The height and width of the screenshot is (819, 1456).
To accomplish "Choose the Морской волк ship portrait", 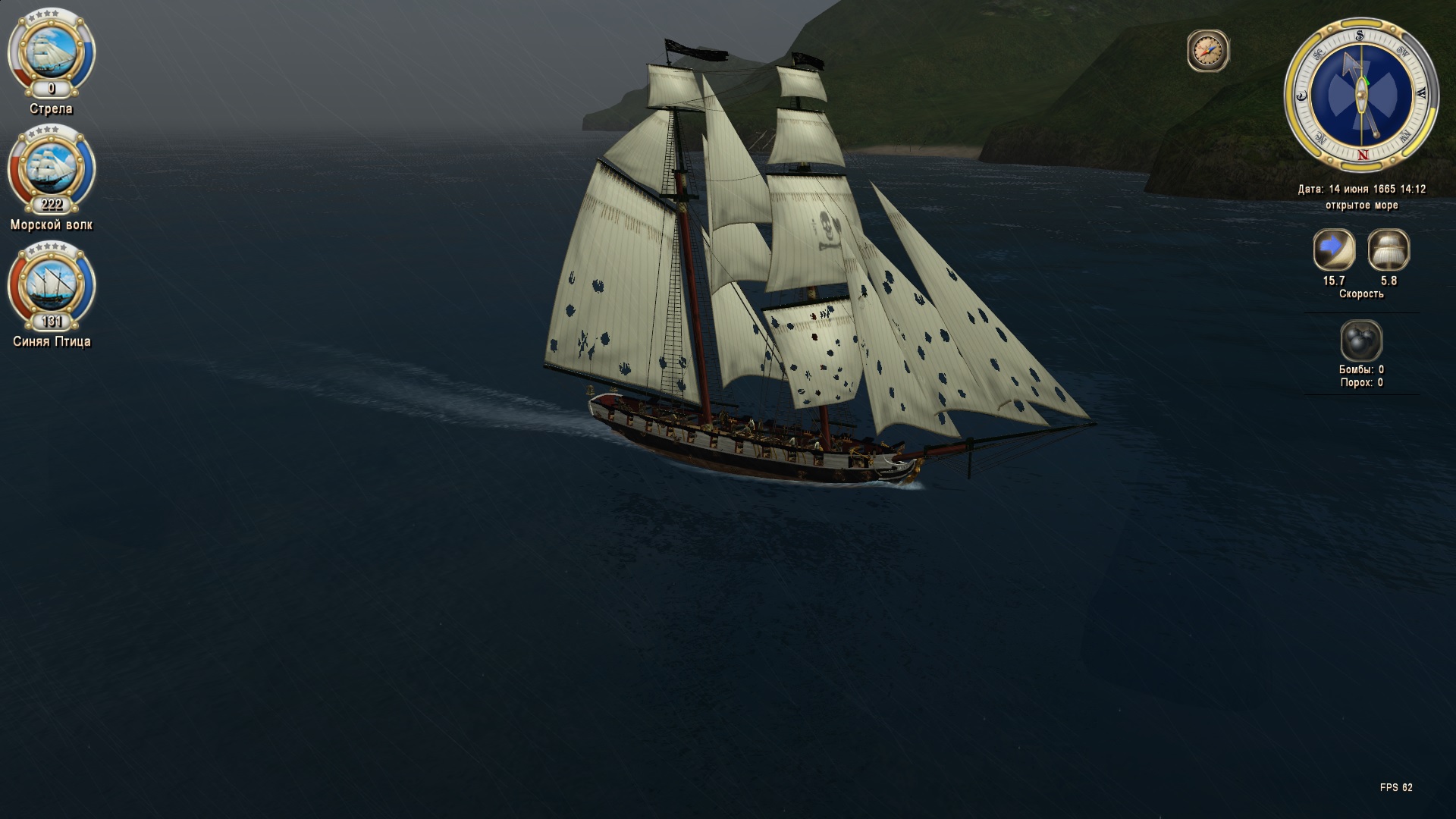I will tap(52, 167).
